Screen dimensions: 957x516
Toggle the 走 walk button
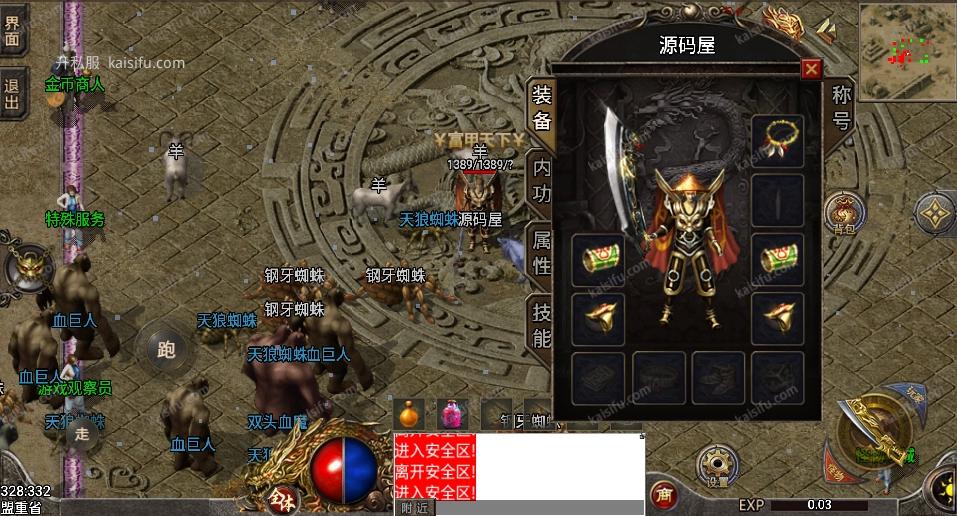83,433
